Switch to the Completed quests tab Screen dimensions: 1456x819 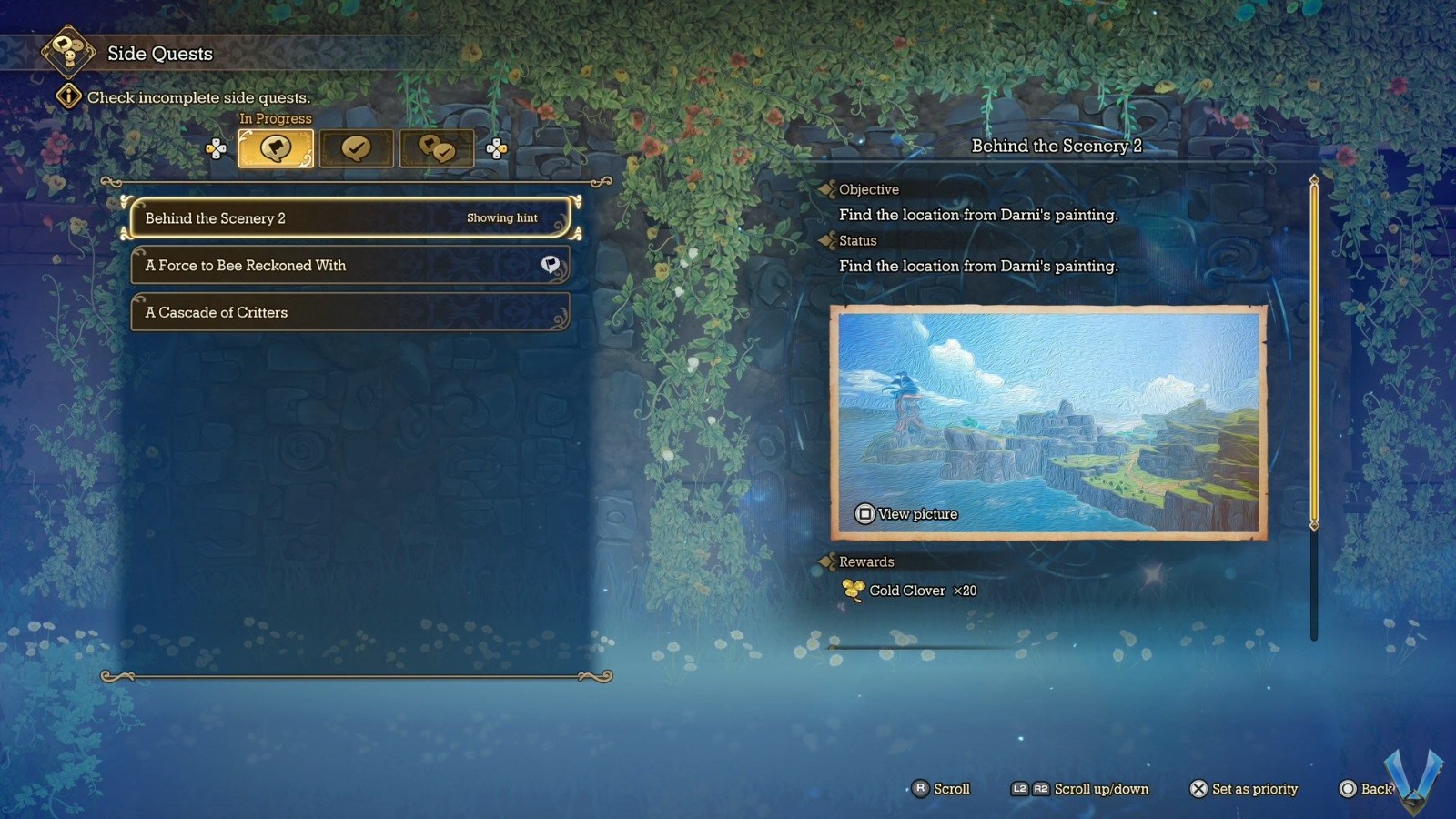click(357, 147)
